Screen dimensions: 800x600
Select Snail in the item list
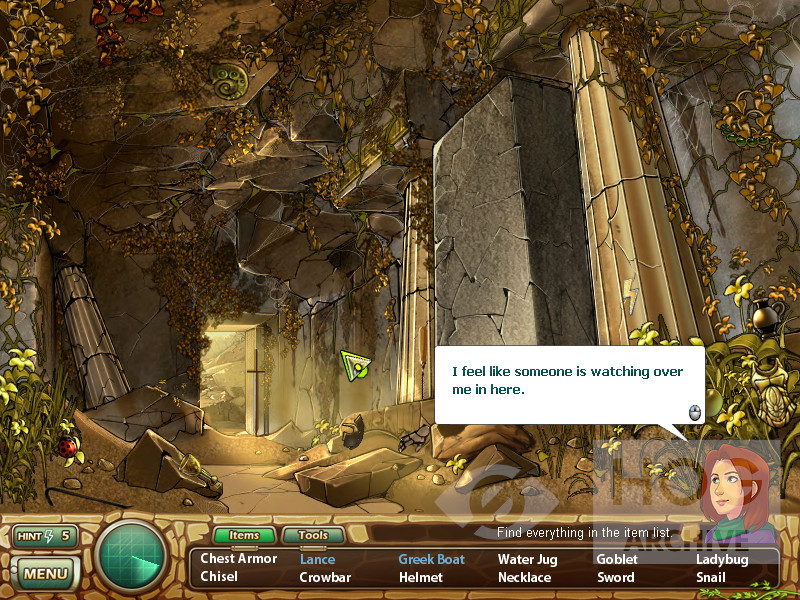711,577
